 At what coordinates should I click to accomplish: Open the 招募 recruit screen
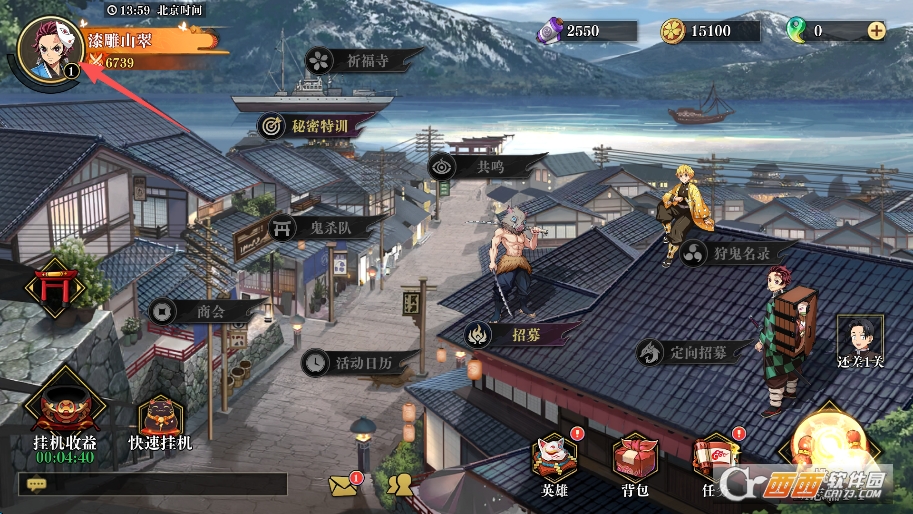[520, 333]
